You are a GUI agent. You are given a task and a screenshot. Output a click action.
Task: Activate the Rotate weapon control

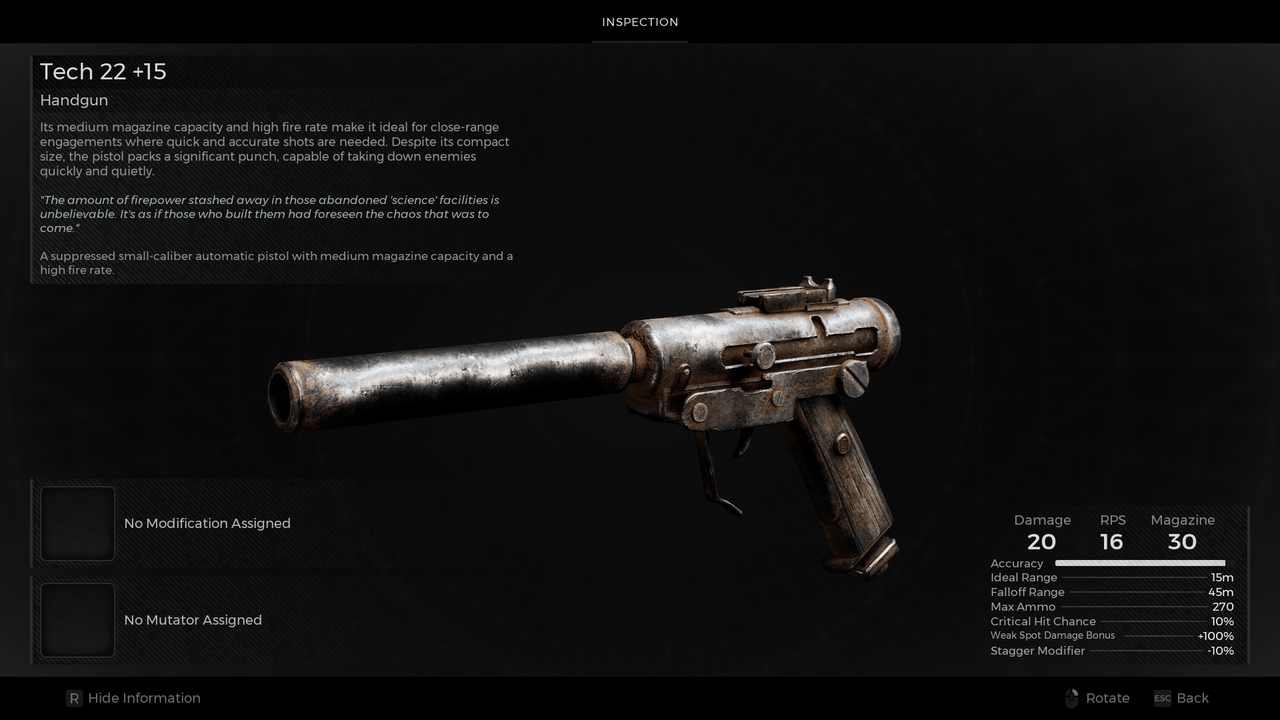(x=1097, y=698)
